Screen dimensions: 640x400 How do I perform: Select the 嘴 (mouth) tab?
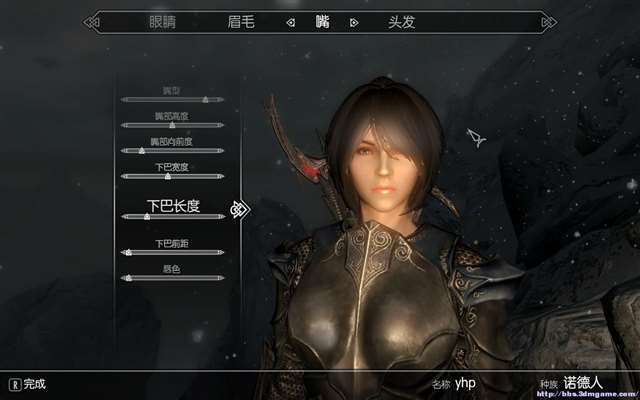click(x=322, y=21)
